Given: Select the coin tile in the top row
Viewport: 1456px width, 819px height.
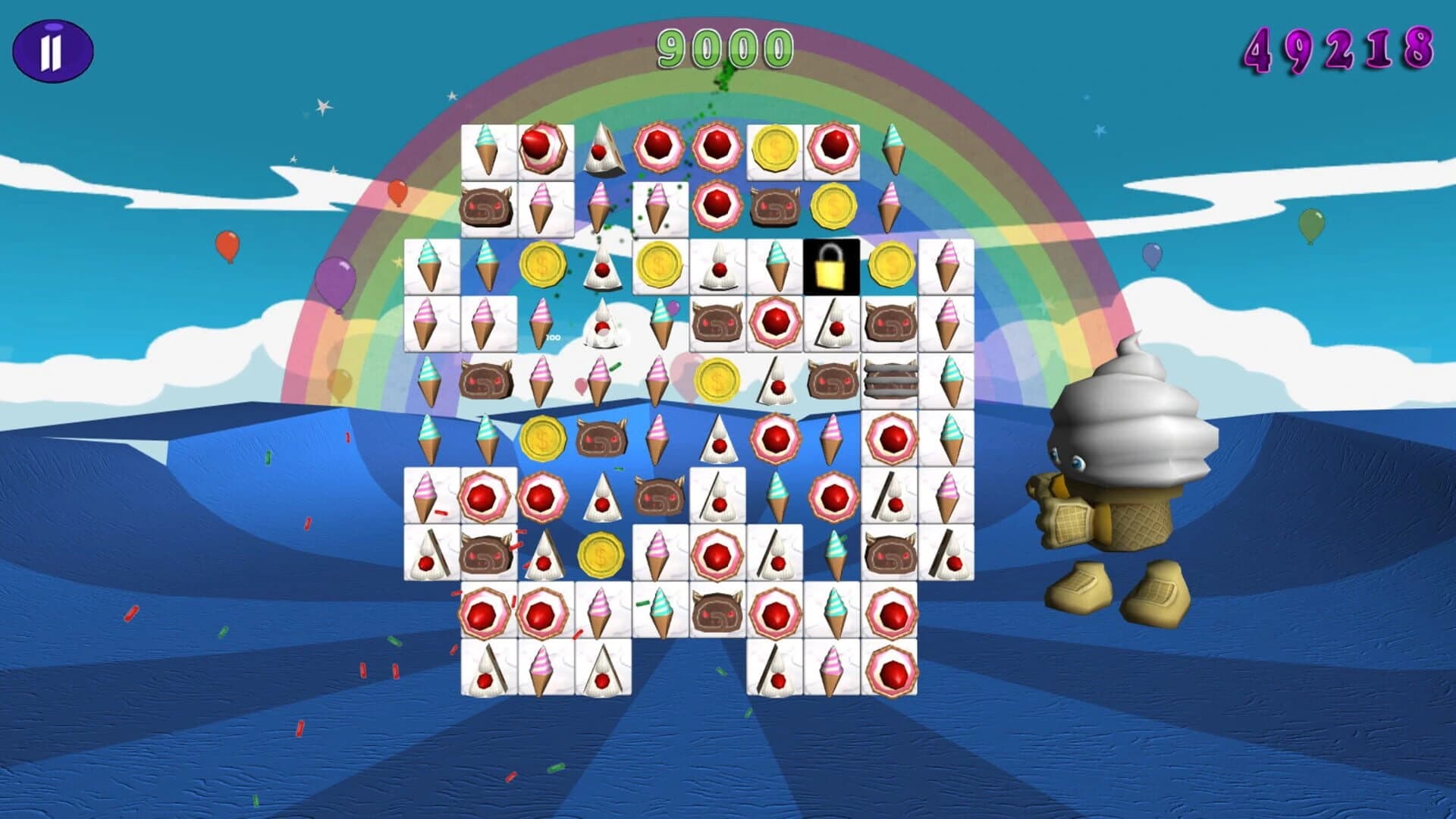Looking at the screenshot, I should pyautogui.click(x=773, y=149).
